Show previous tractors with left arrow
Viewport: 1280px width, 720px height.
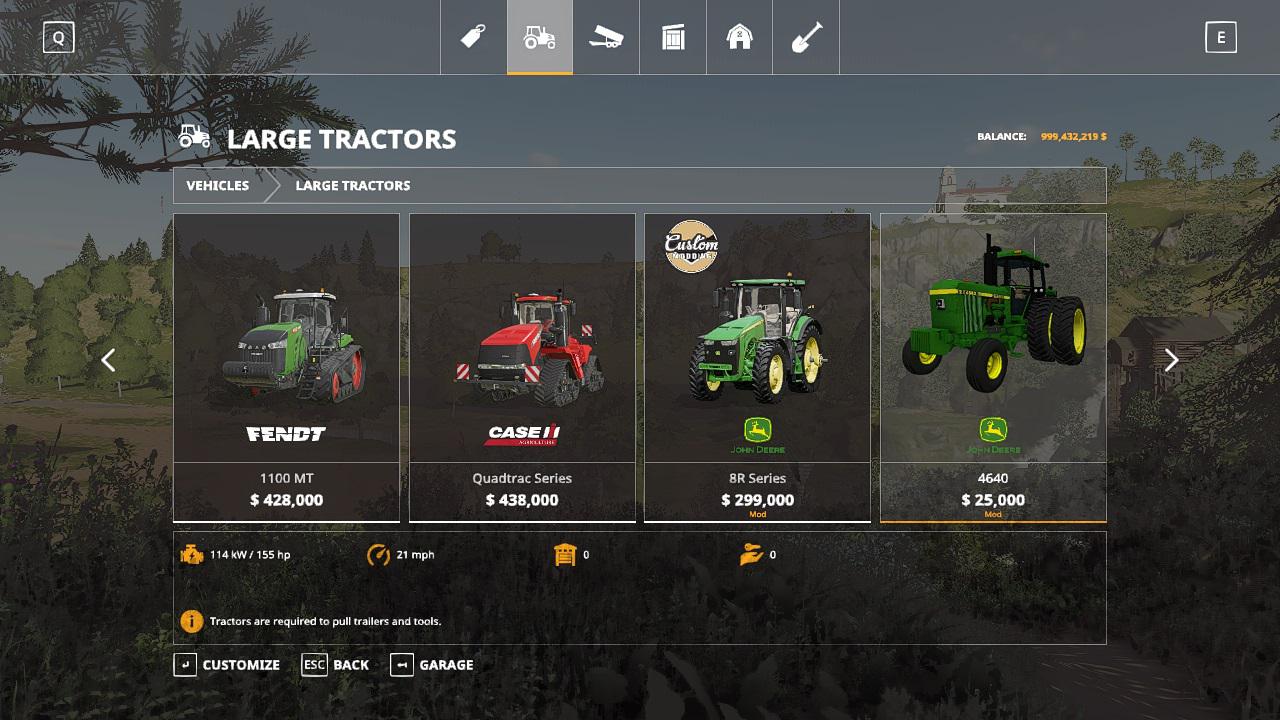coord(108,360)
